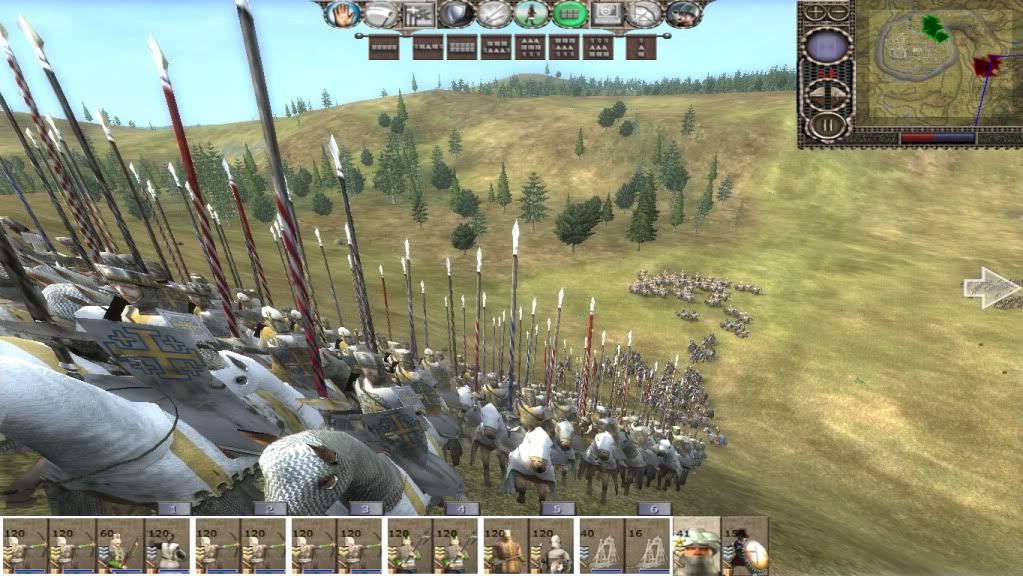Select the tan-robed 120-man unit card
This screenshot has width=1023, height=576.
click(x=507, y=547)
